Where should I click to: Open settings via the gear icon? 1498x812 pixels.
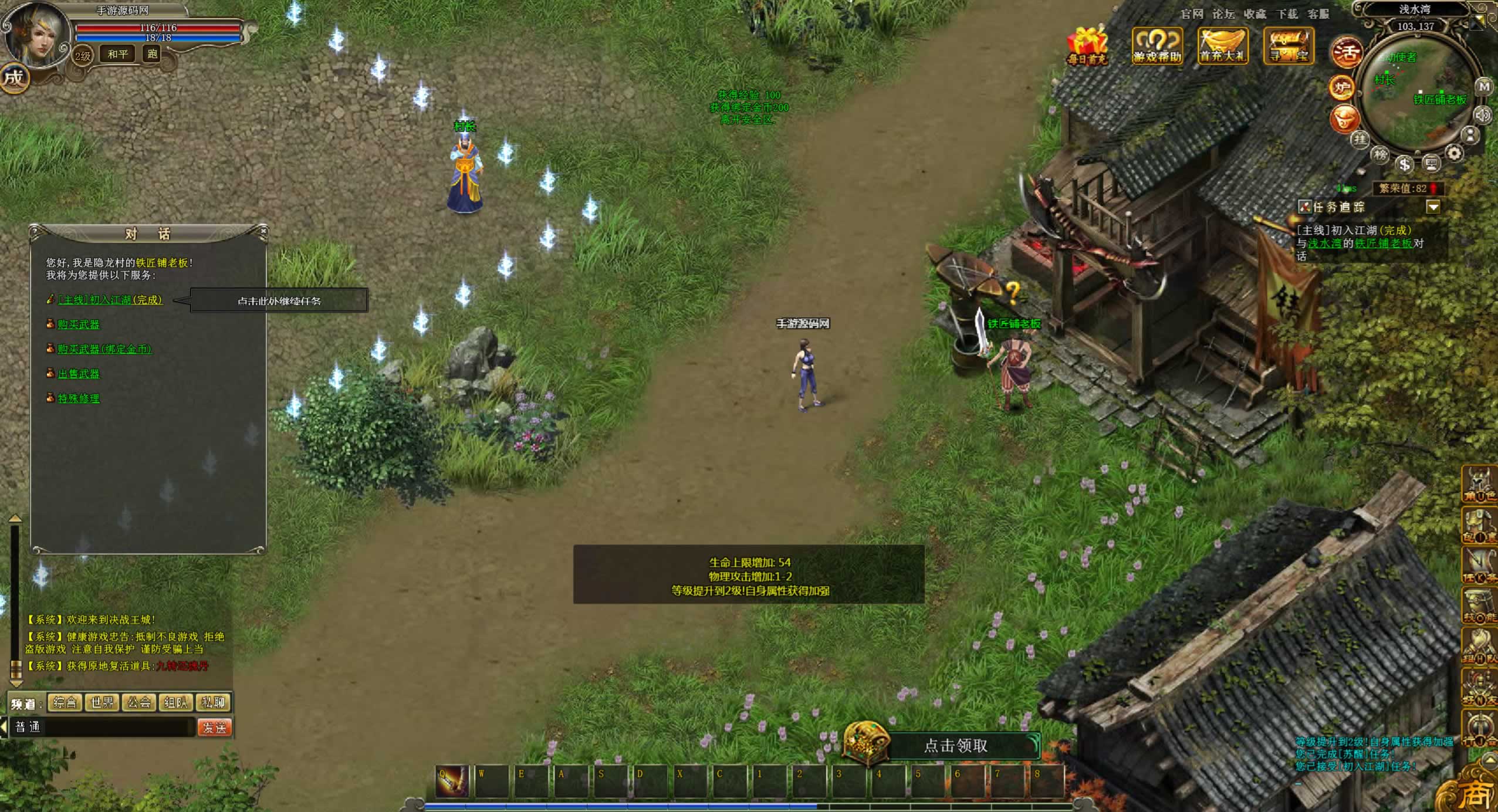(x=1454, y=154)
